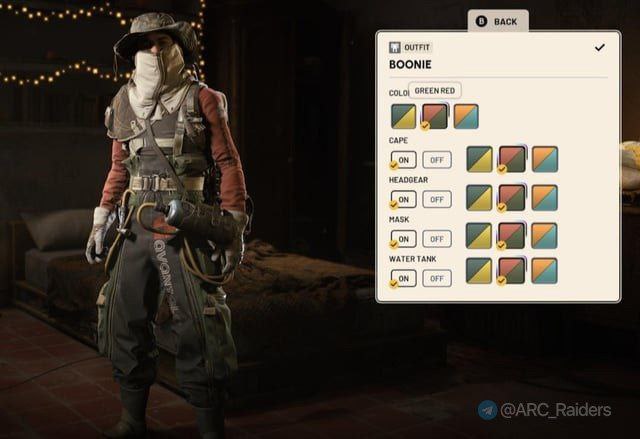This screenshot has height=439, width=640.
Task: Turn the Cape off
Action: (x=436, y=159)
